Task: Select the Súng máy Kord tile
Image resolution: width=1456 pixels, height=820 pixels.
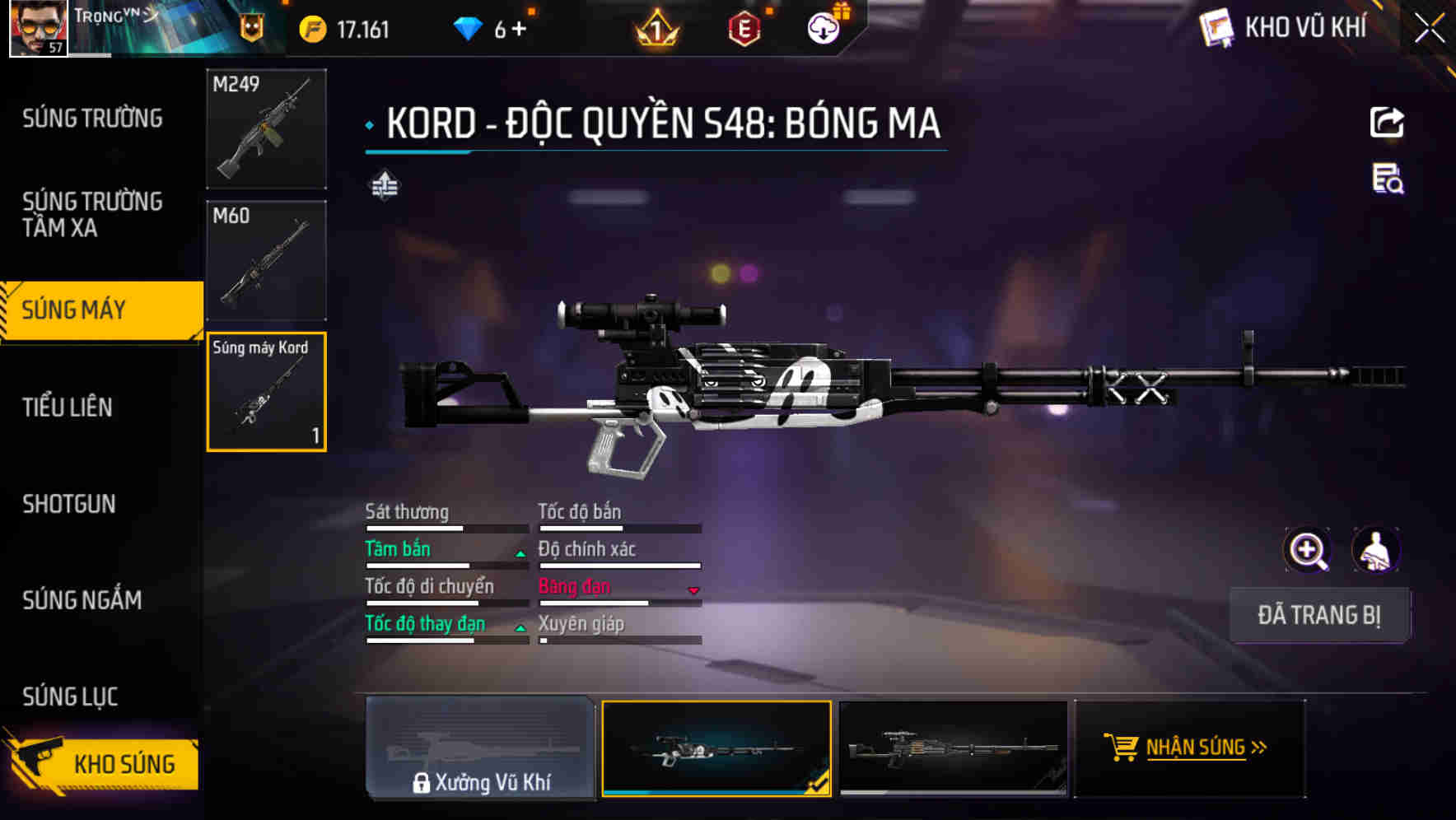Action: coord(266,392)
